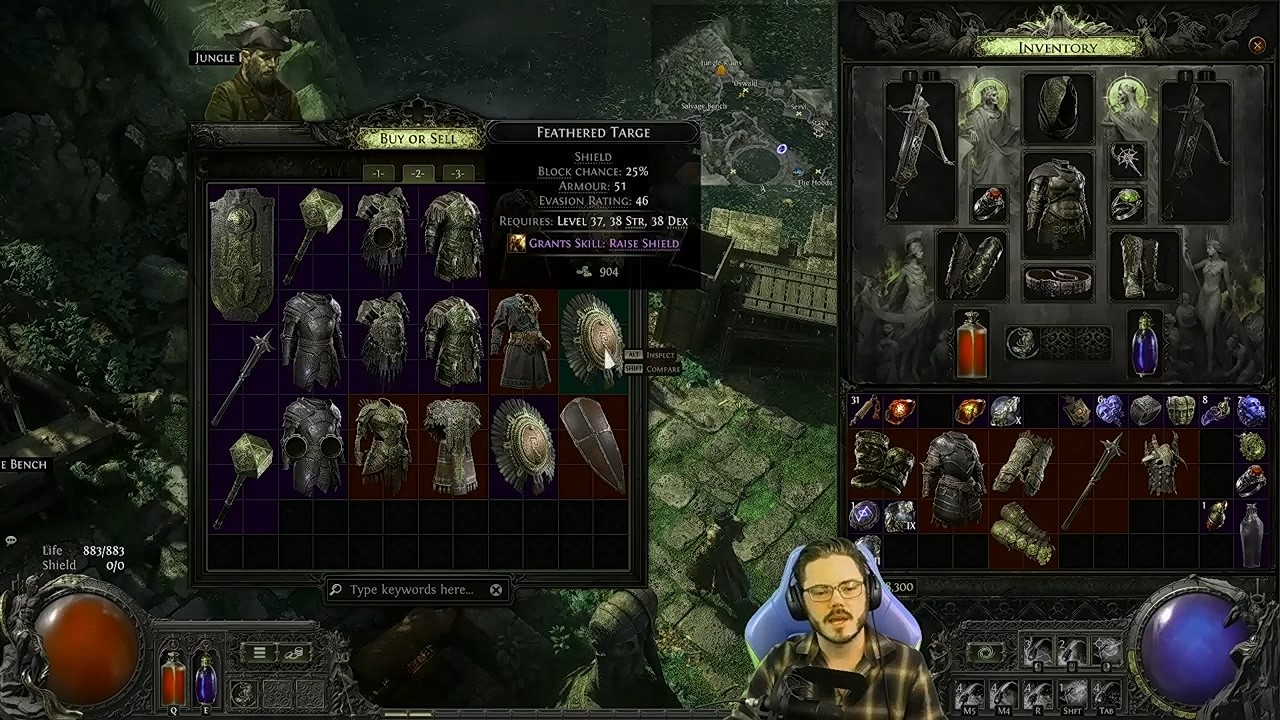This screenshot has height=720, width=1280.
Task: Buy the hovered Feathered Targe shield
Action: click(x=592, y=339)
